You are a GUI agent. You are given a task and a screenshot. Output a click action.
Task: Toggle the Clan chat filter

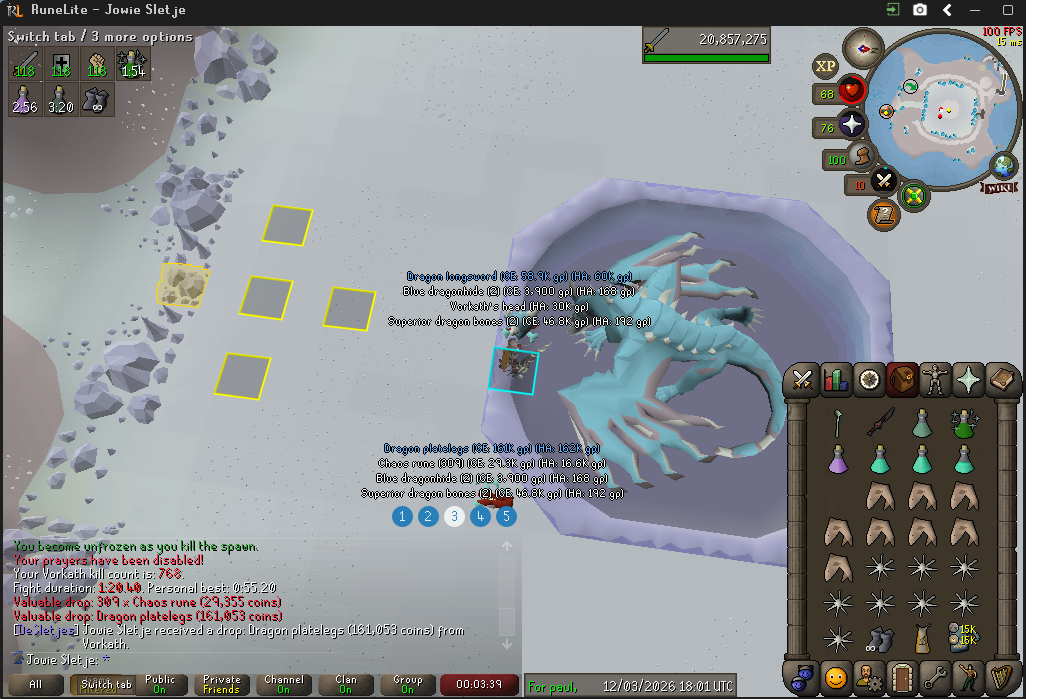click(x=345, y=685)
